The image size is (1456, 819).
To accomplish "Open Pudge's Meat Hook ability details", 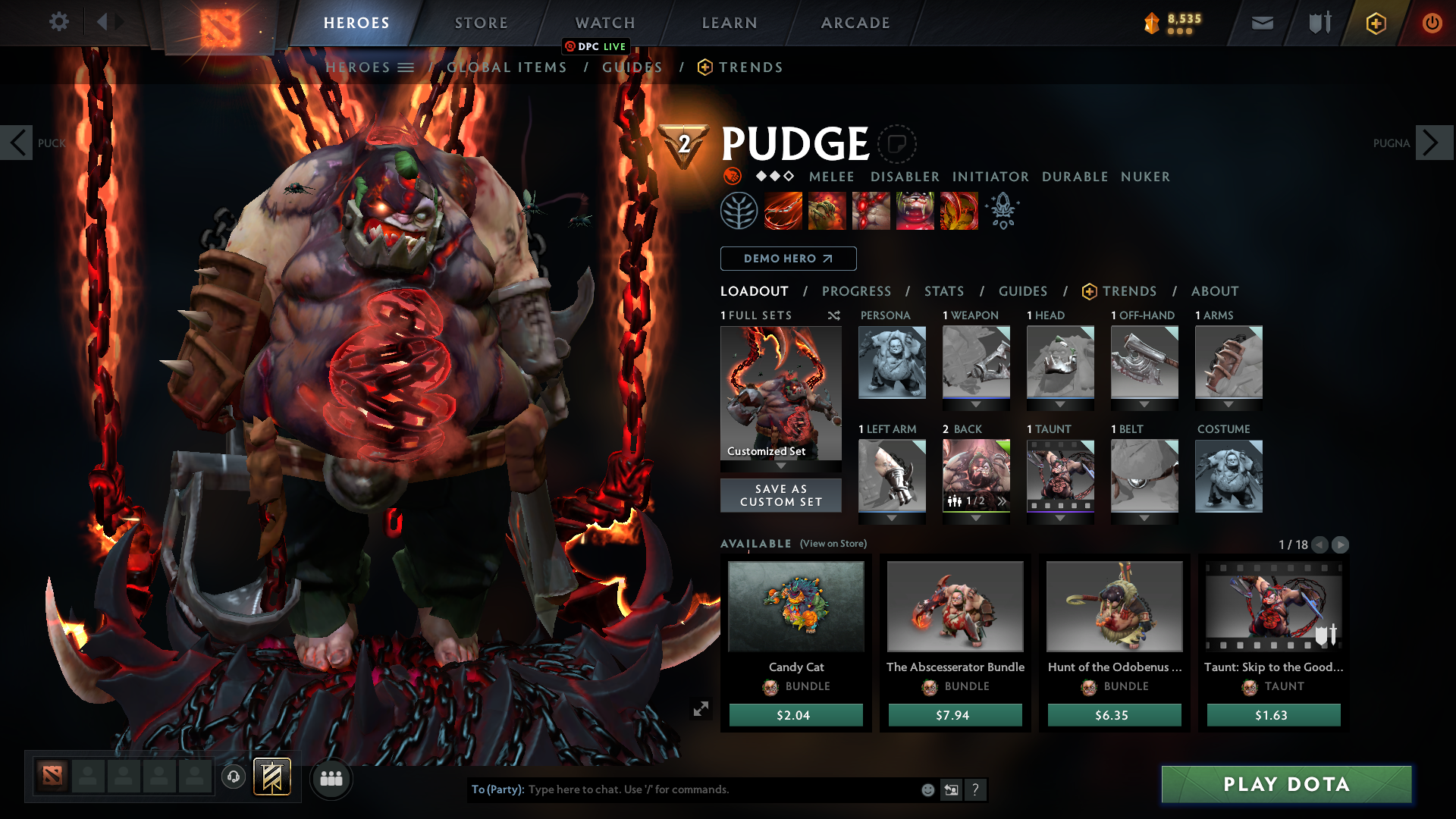I will 781,211.
